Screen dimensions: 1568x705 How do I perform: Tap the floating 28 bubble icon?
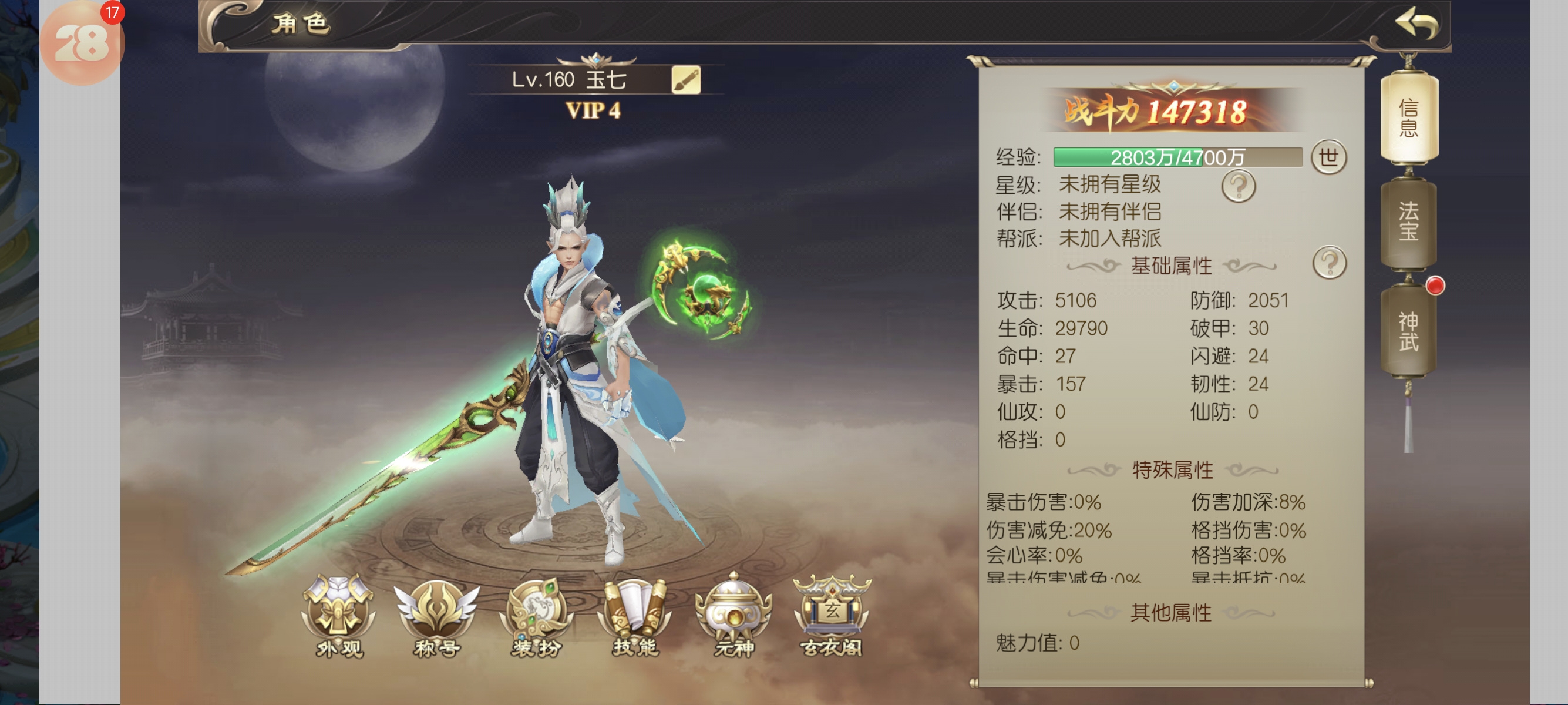coord(82,43)
